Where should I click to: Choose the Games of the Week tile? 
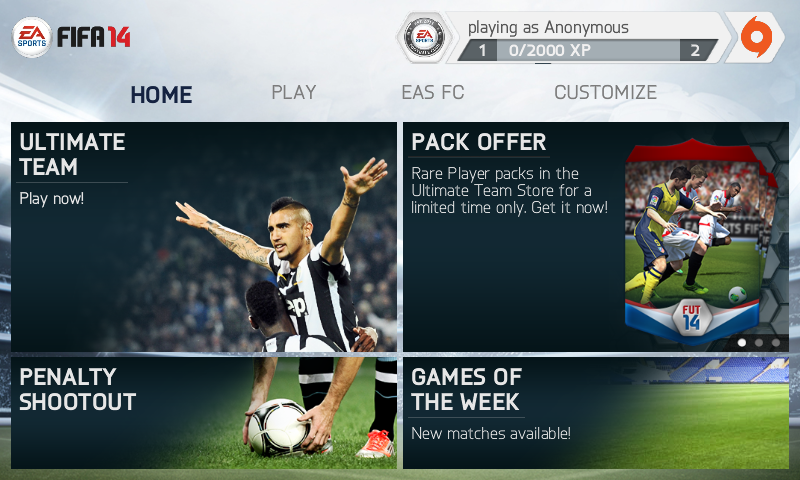pyautogui.click(x=596, y=413)
